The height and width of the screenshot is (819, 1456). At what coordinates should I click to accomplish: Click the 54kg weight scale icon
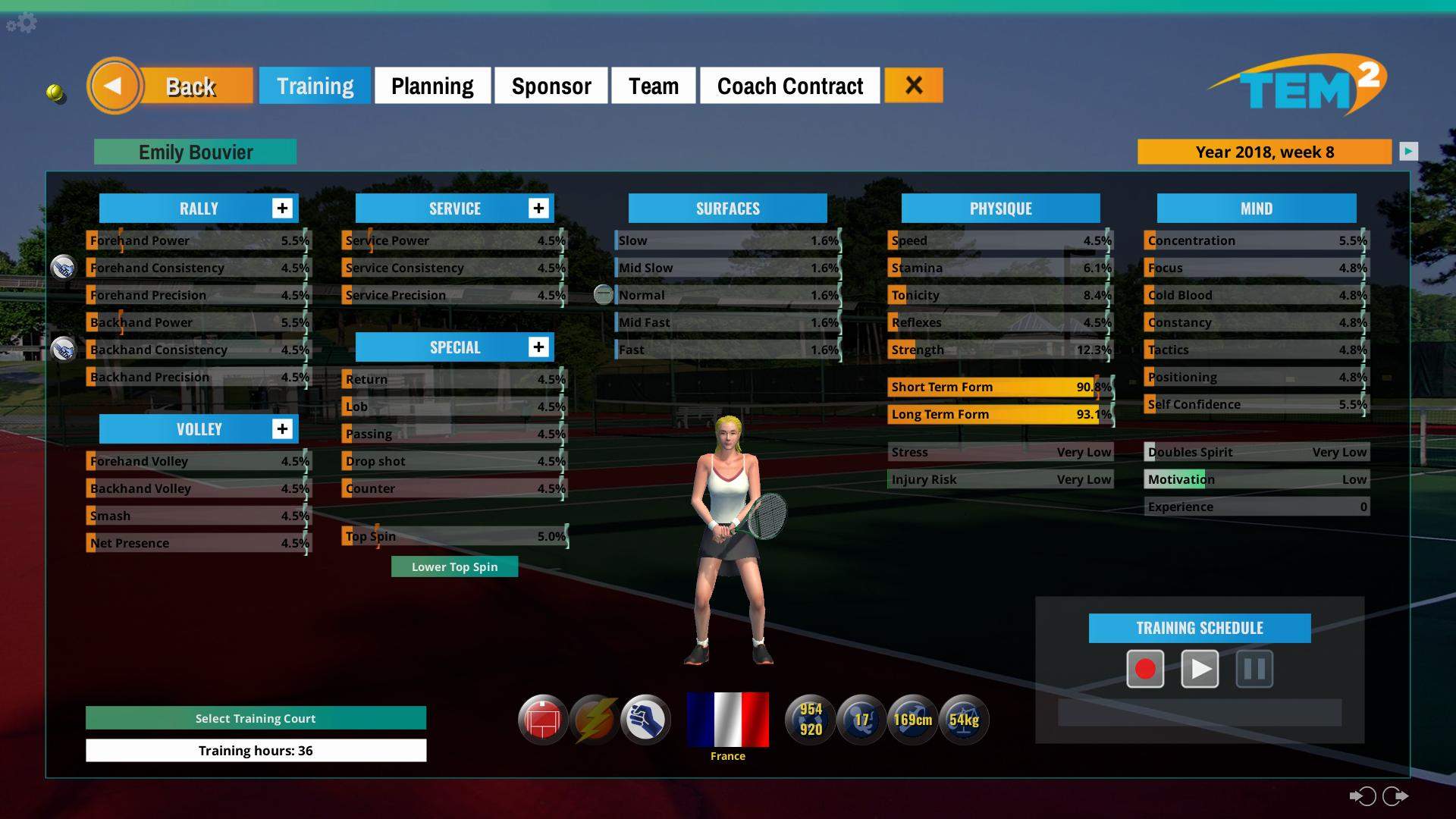click(x=963, y=719)
